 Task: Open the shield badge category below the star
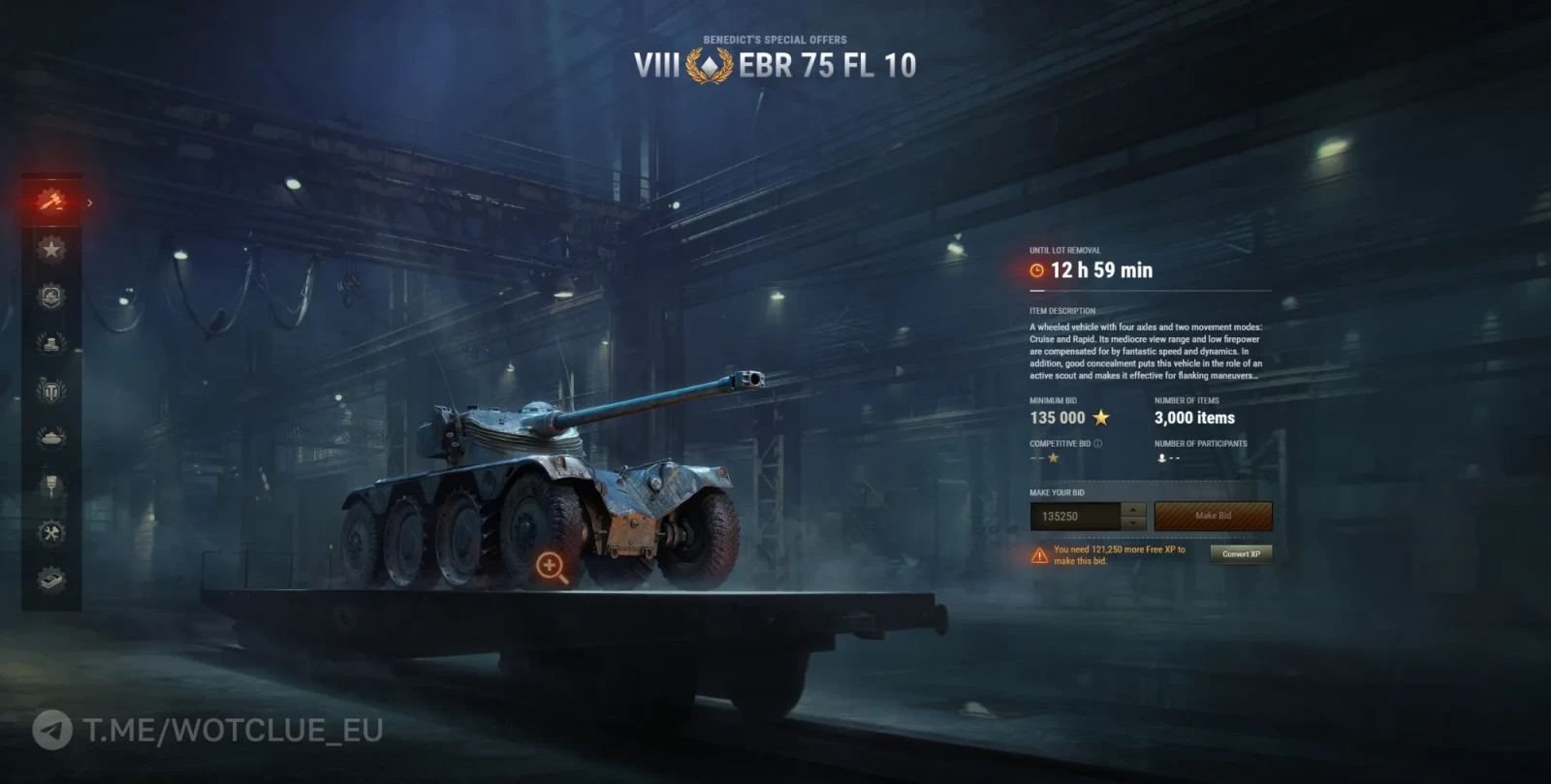tap(51, 296)
